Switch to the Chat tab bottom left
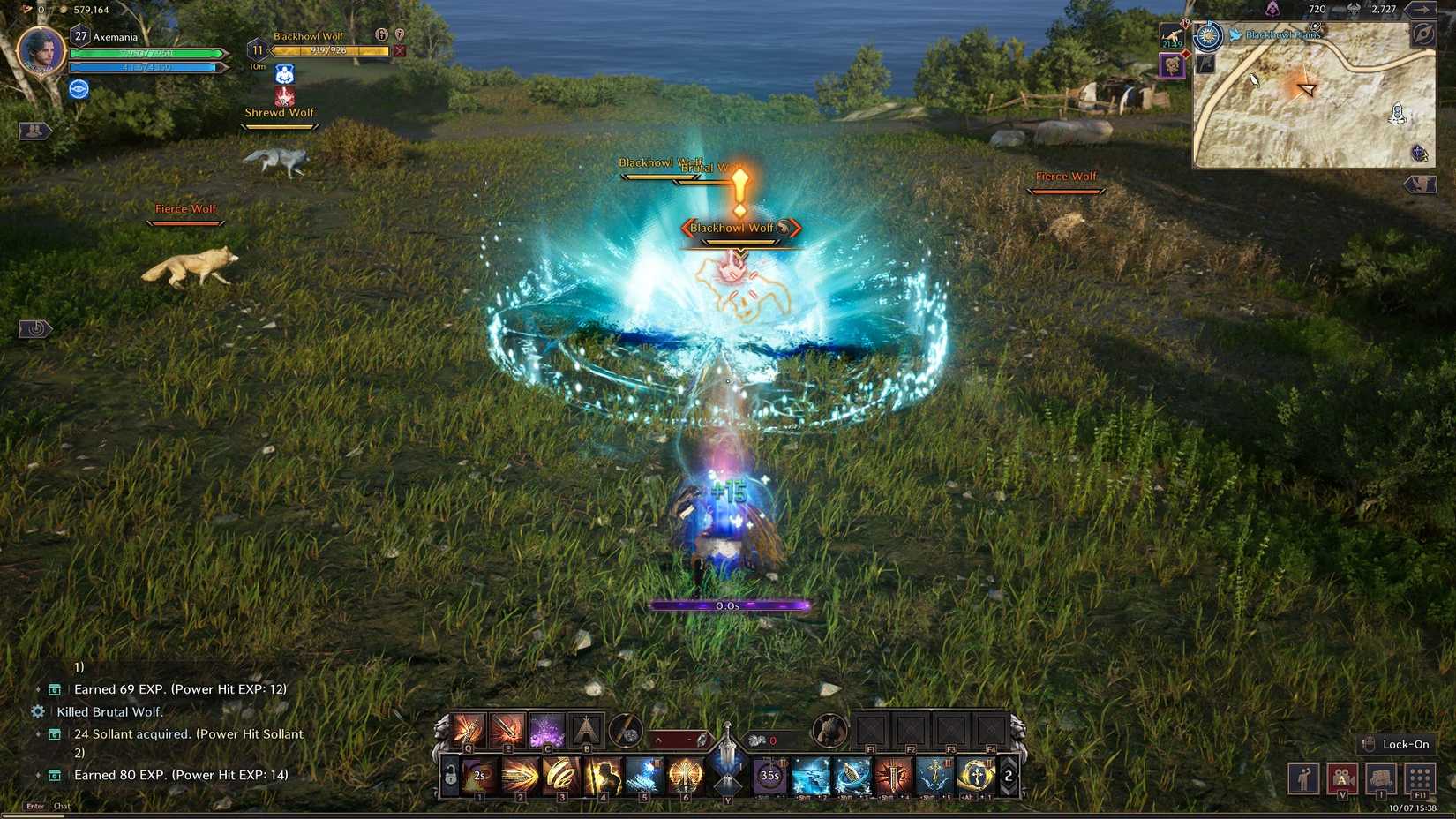This screenshot has width=1456, height=819. tap(62, 806)
